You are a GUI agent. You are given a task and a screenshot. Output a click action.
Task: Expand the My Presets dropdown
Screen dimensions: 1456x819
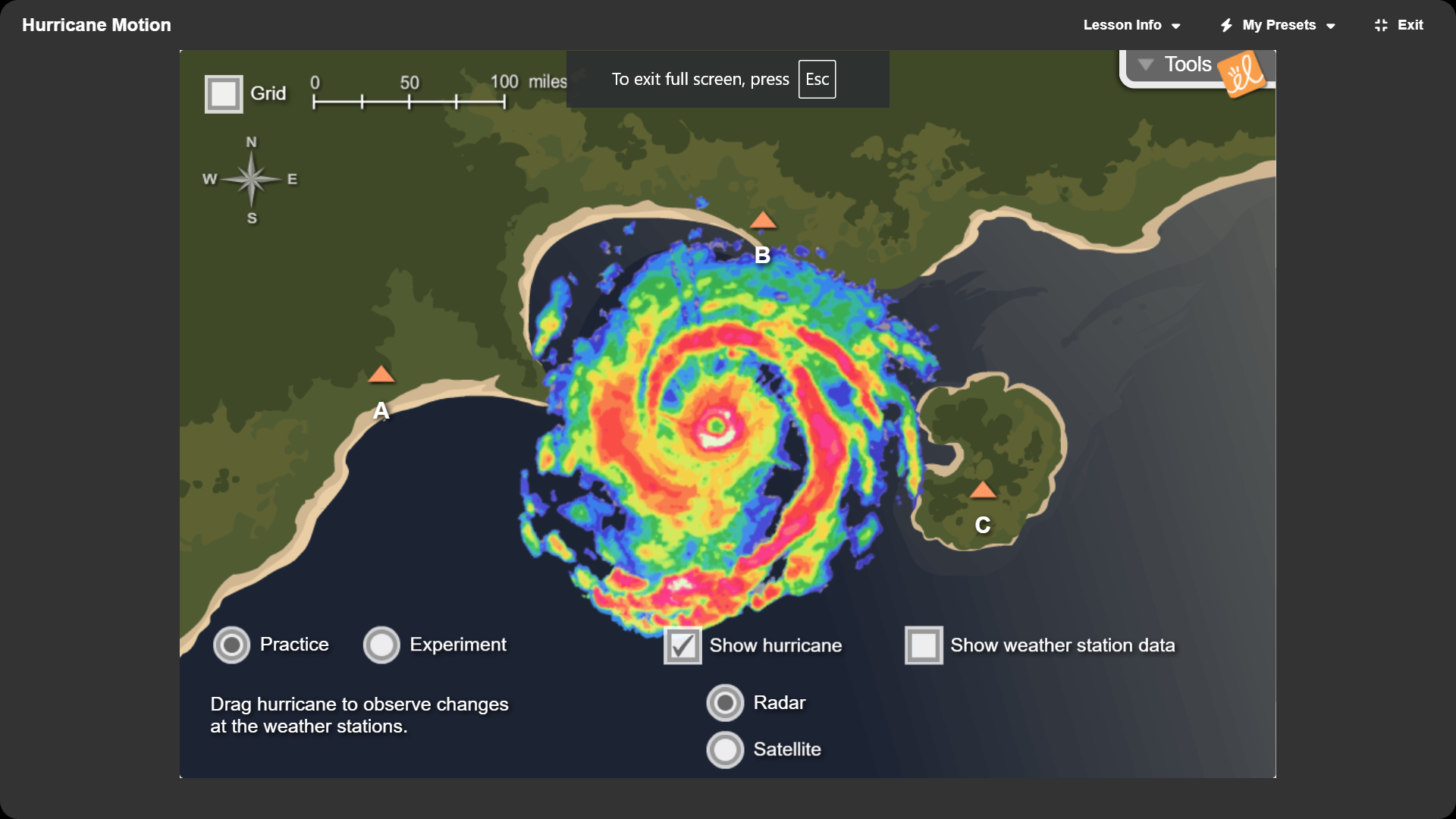1332,25
